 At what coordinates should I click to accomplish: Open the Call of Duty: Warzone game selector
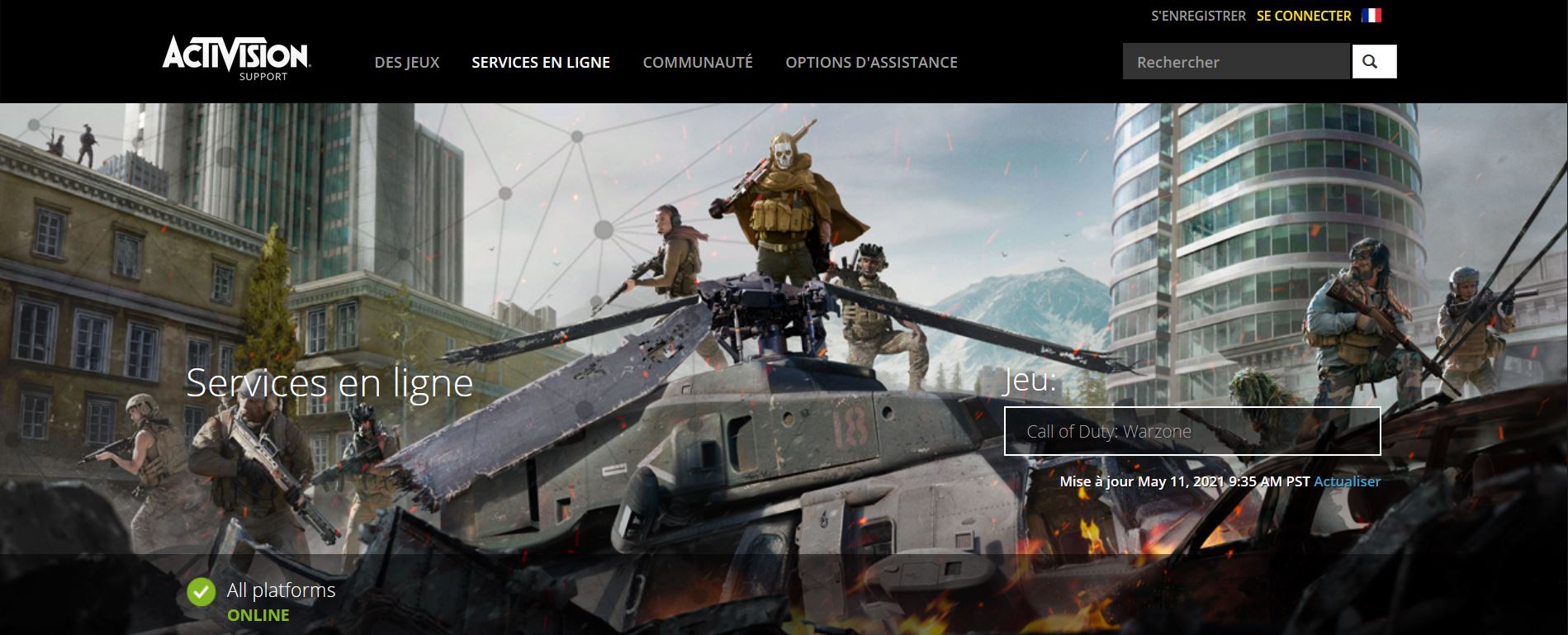pos(1191,430)
